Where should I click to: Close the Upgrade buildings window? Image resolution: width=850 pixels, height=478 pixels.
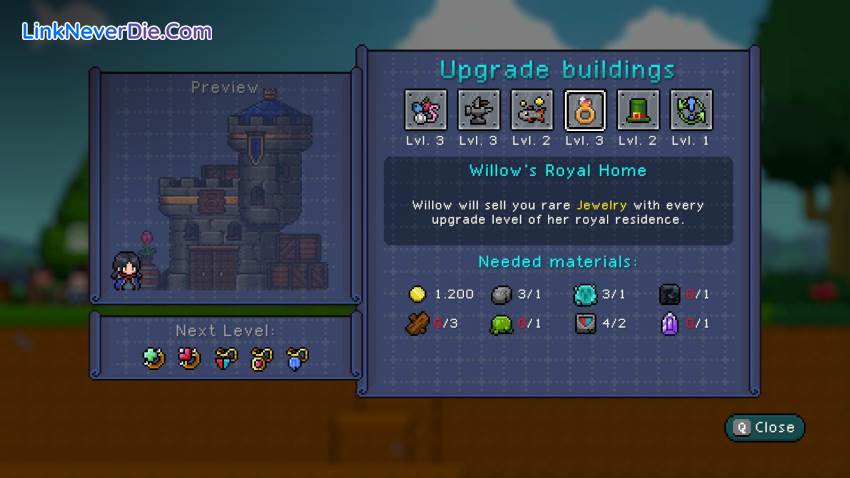click(765, 427)
